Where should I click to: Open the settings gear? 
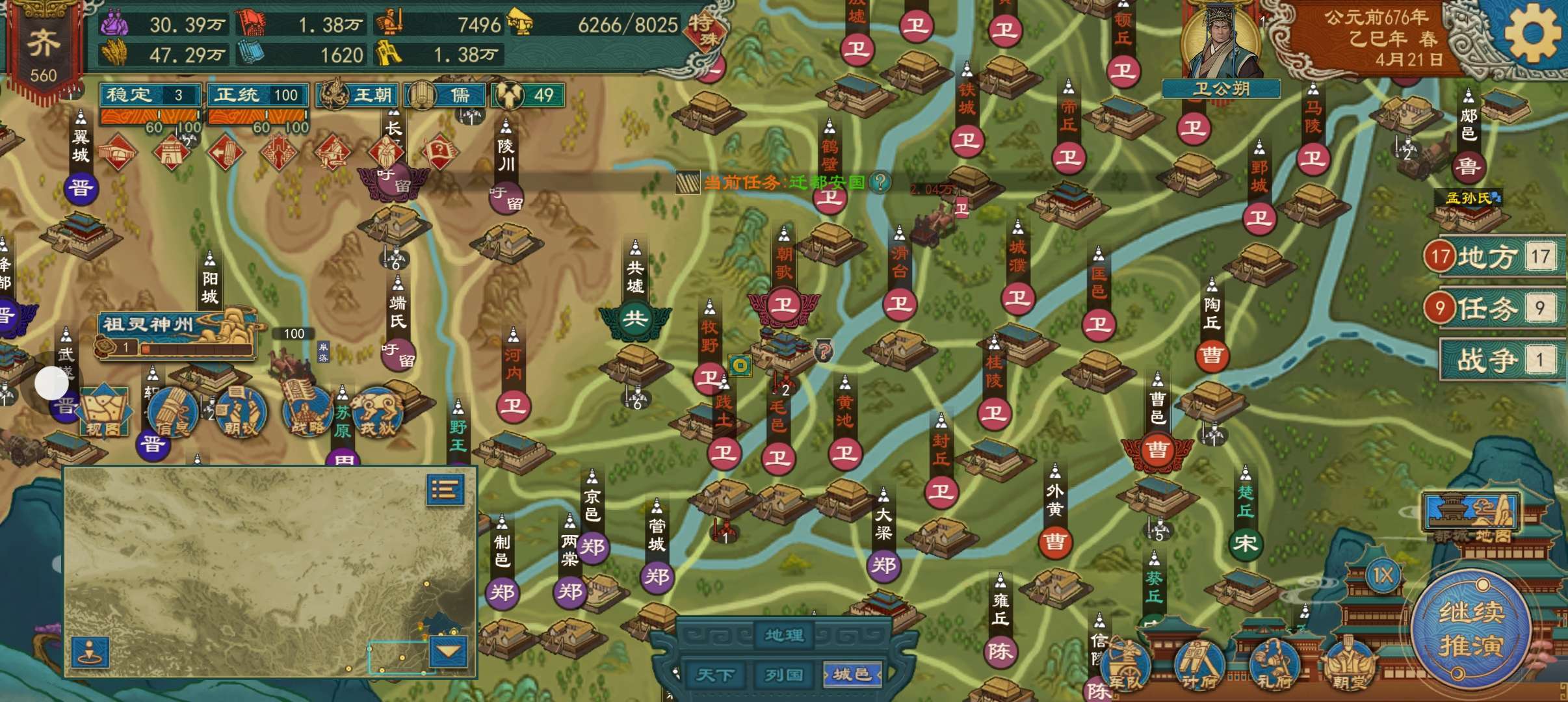click(x=1532, y=34)
